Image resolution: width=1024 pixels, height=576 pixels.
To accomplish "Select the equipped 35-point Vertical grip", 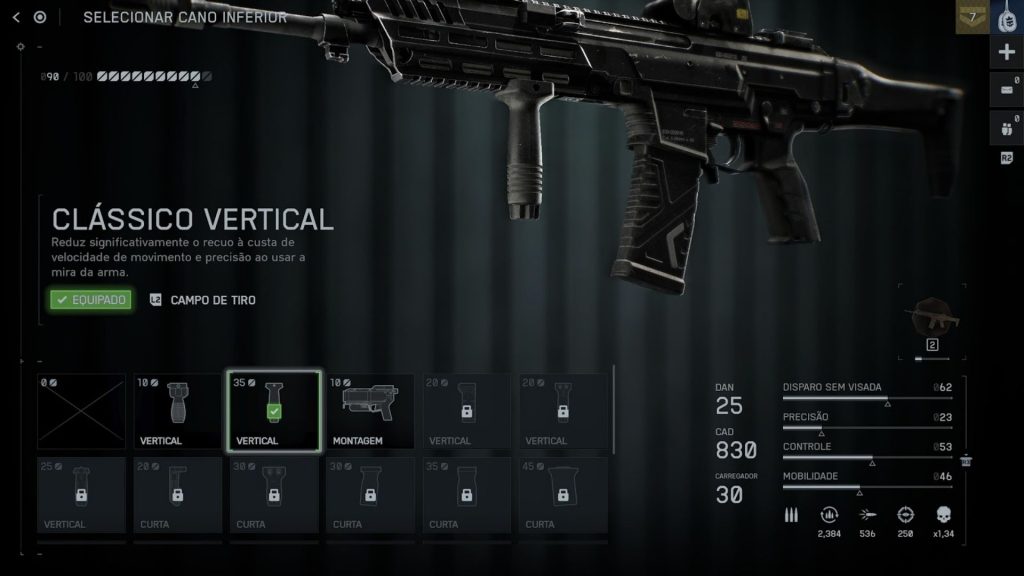I will (274, 411).
